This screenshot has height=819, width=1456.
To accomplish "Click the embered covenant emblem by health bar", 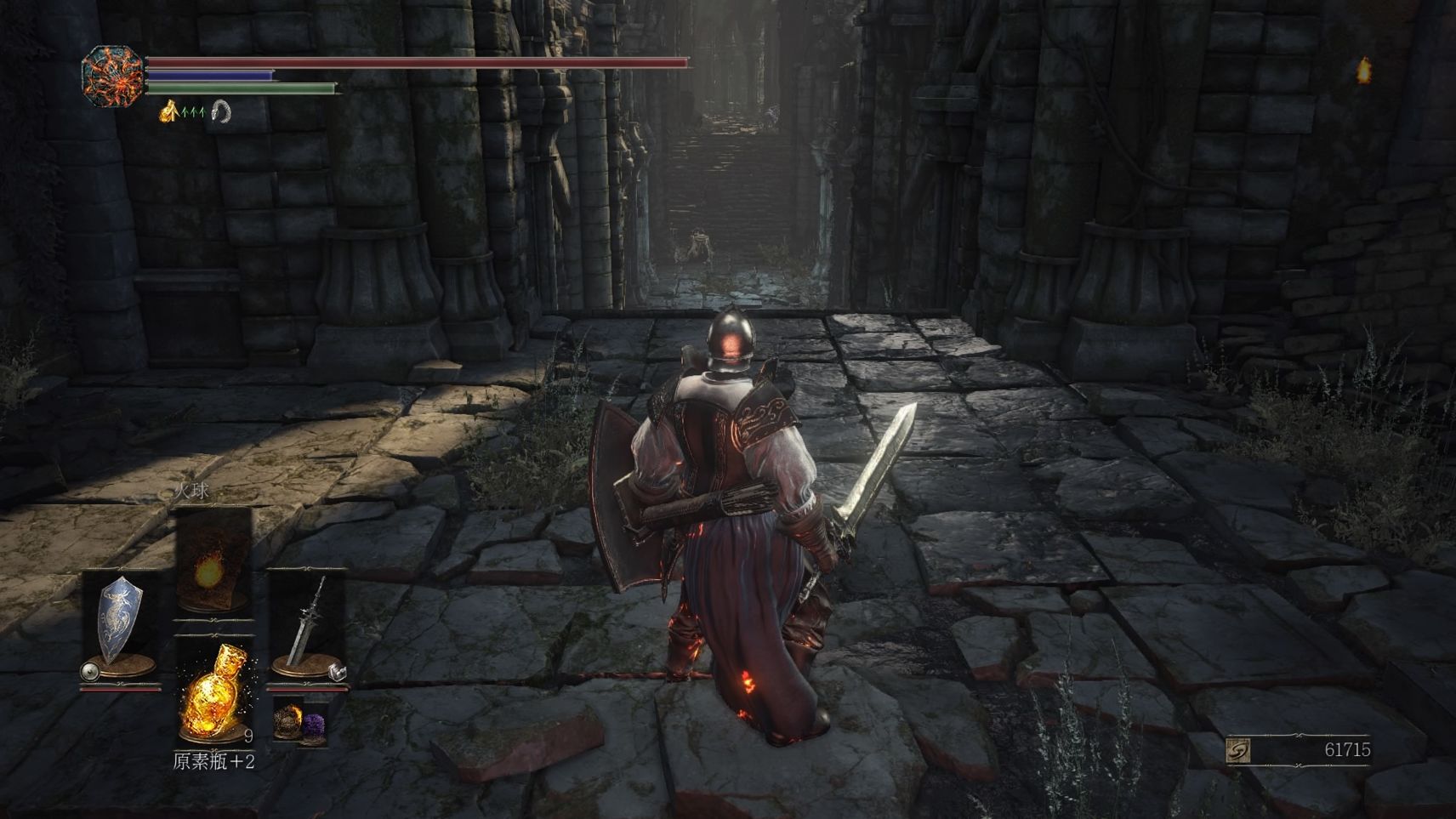I will tap(112, 77).
